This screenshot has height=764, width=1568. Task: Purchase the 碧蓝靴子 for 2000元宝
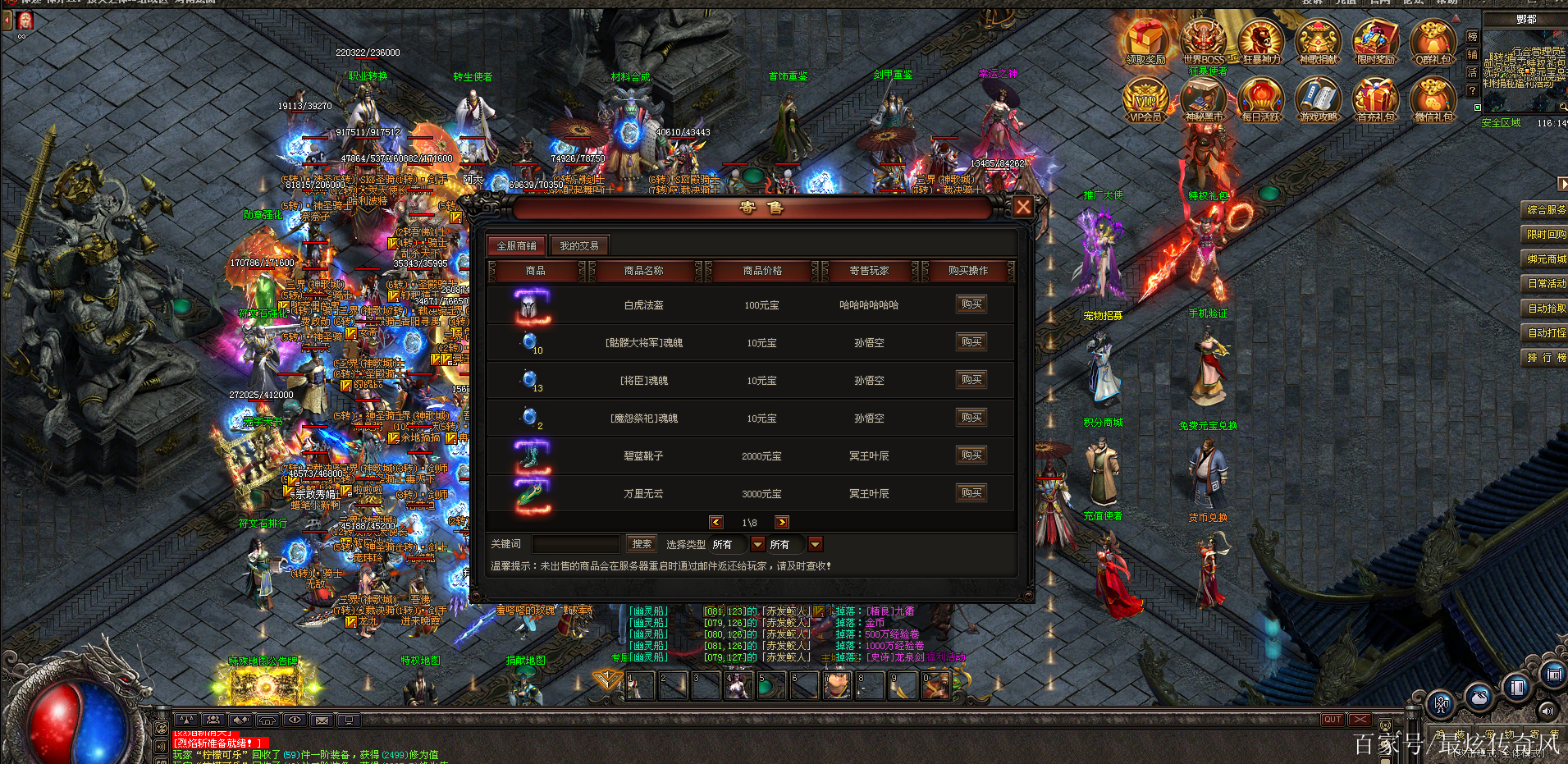(971, 455)
